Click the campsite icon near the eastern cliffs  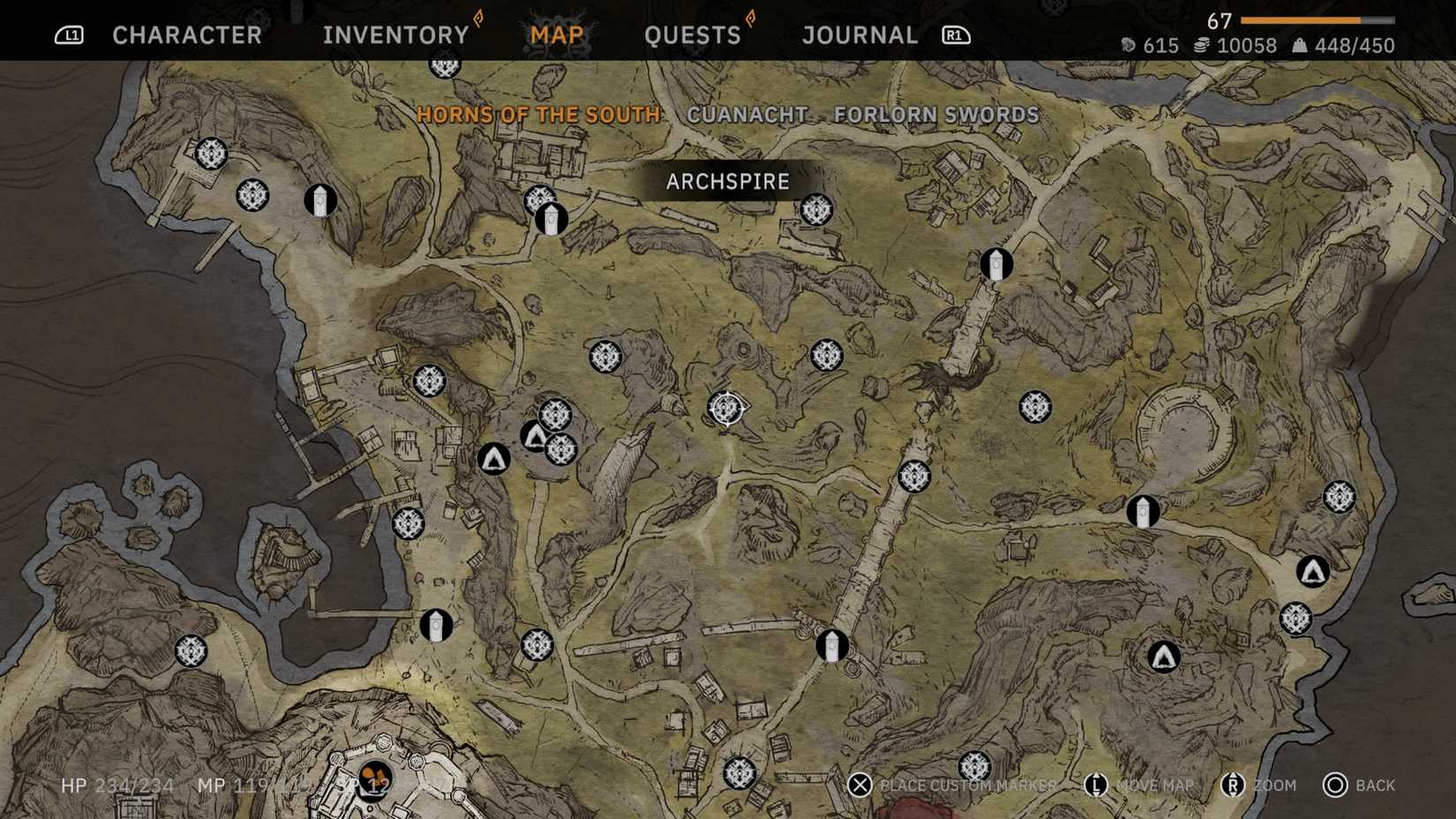coord(1311,571)
